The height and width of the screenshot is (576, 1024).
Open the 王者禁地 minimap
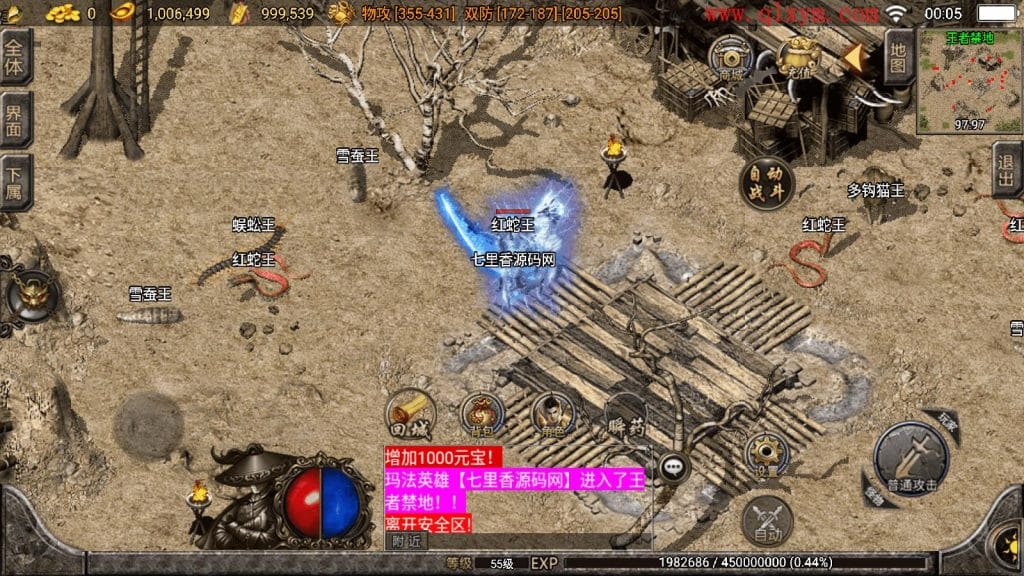(968, 80)
